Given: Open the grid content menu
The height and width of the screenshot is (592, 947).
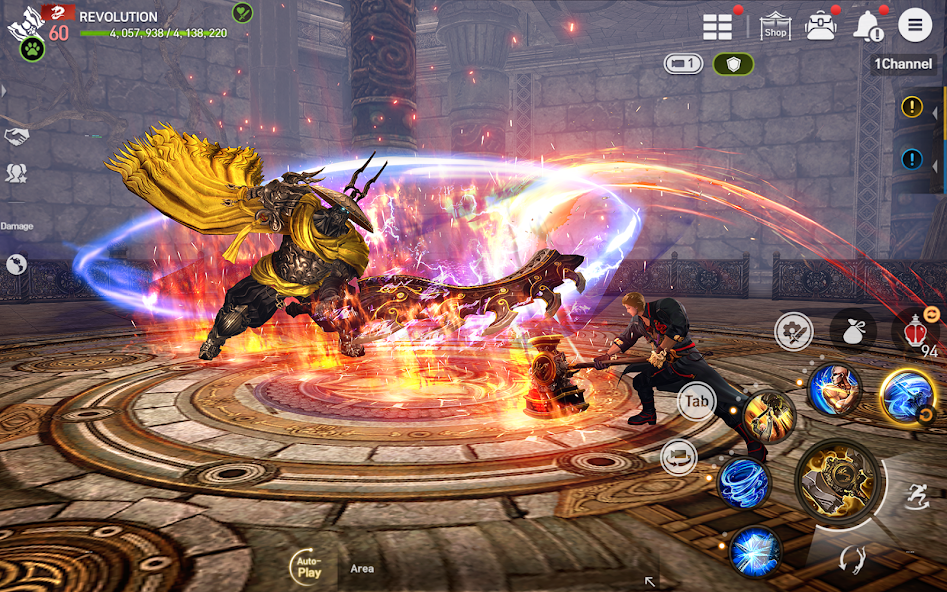Looking at the screenshot, I should click(x=718, y=27).
